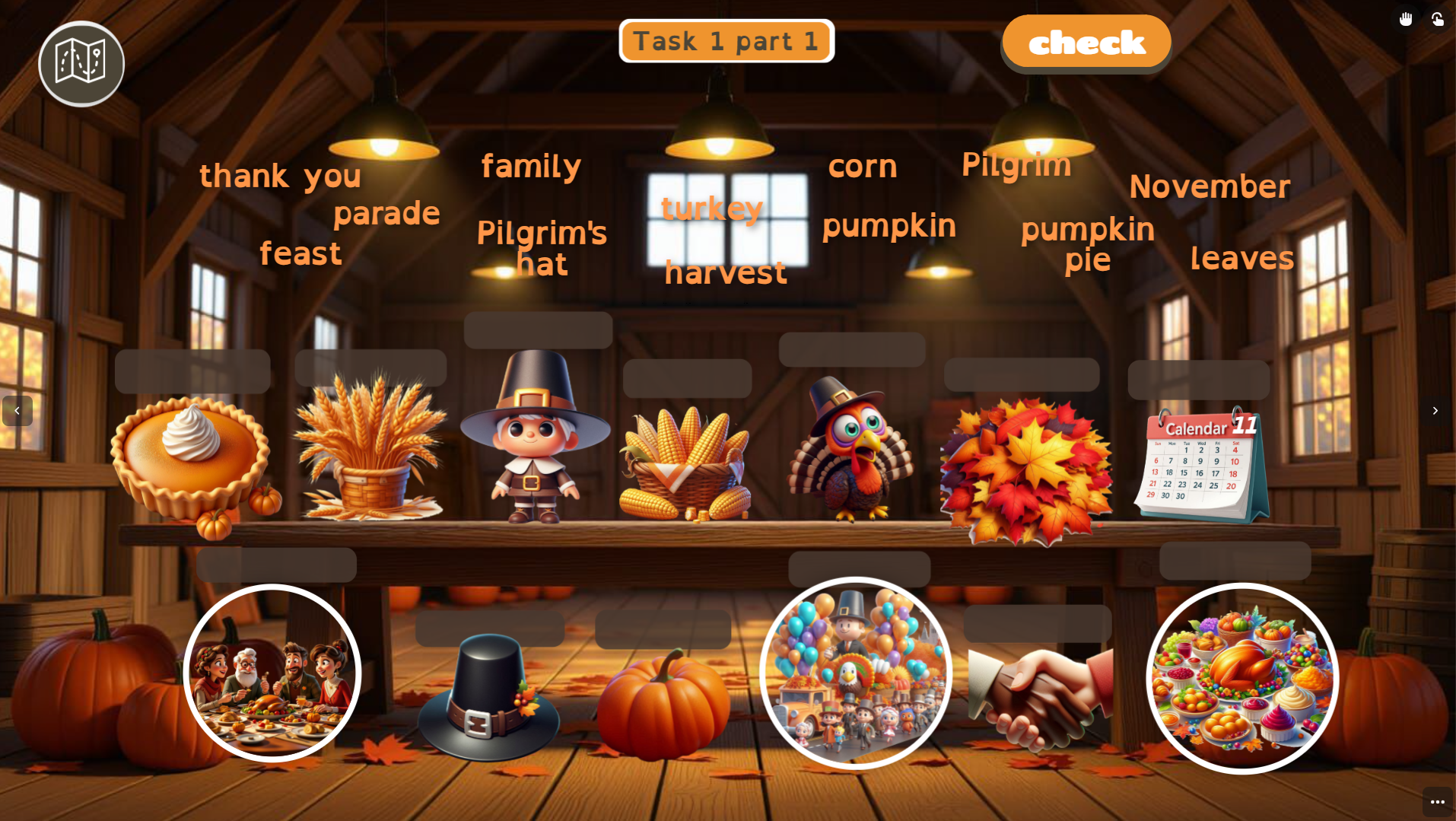Screen dimensions: 1456x821
Task: Select the word 'Pilgrim'
Action: (x=1016, y=165)
